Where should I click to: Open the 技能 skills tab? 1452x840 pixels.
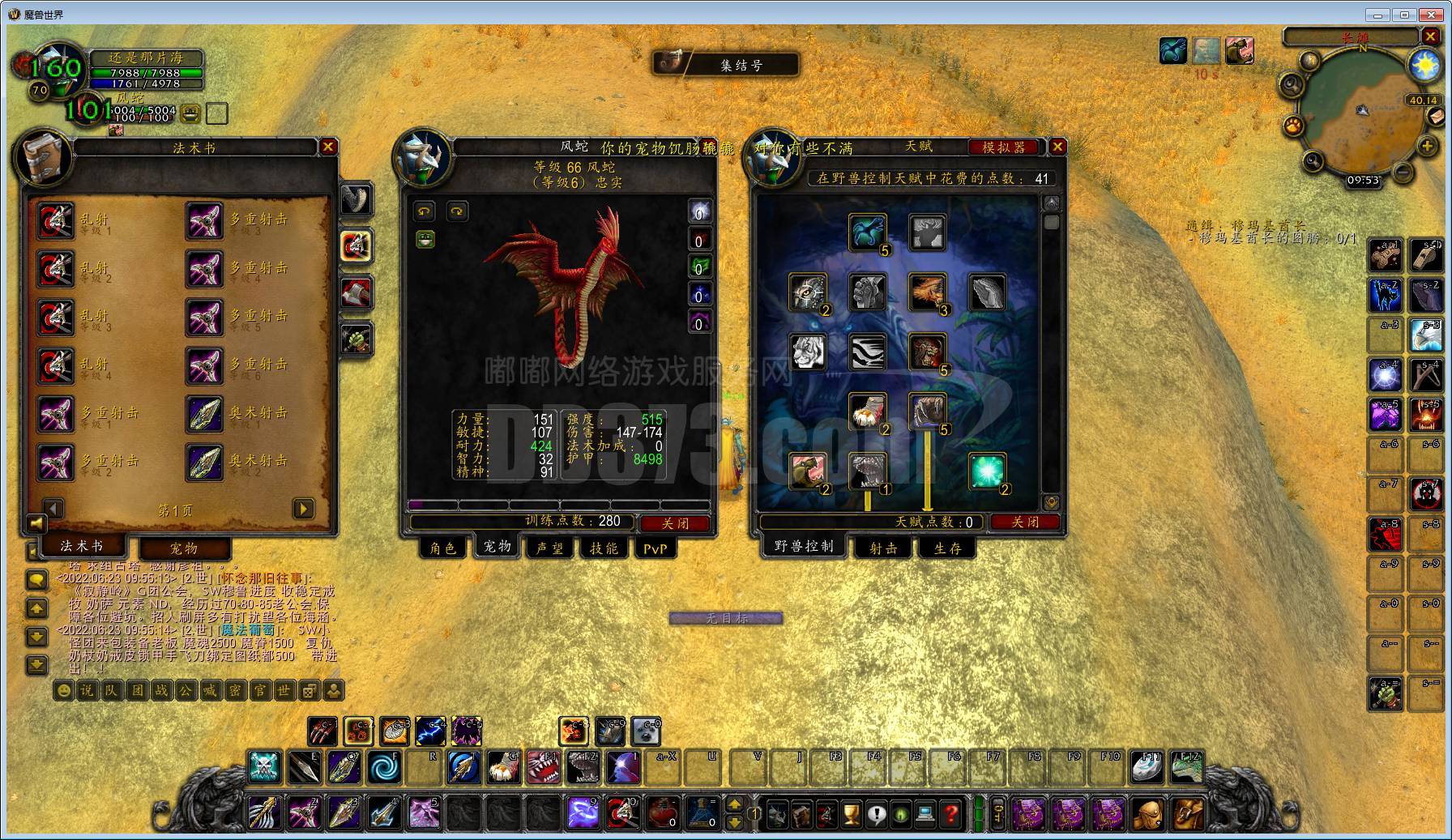tap(604, 548)
